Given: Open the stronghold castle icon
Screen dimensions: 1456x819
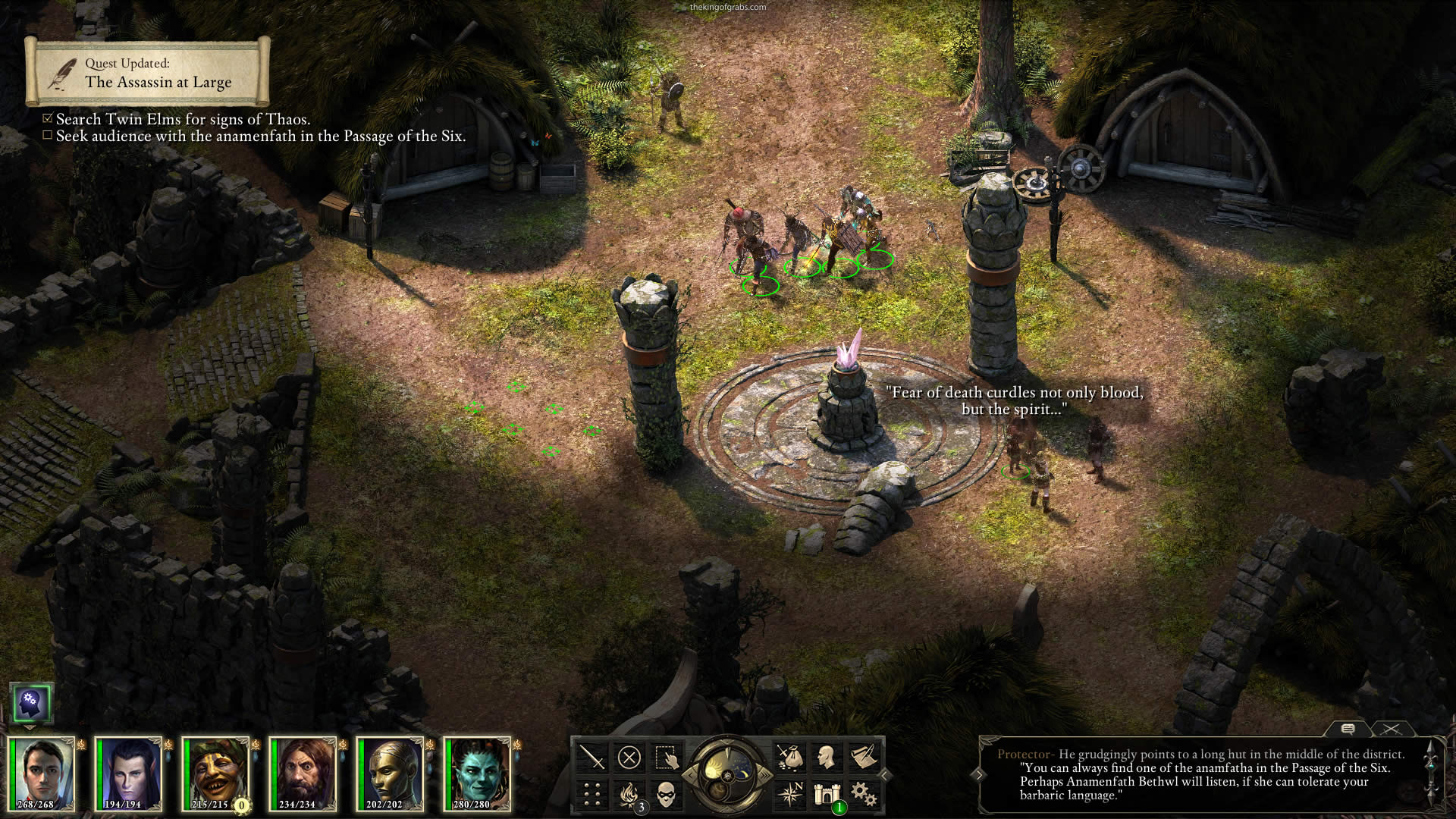Looking at the screenshot, I should pyautogui.click(x=827, y=794).
